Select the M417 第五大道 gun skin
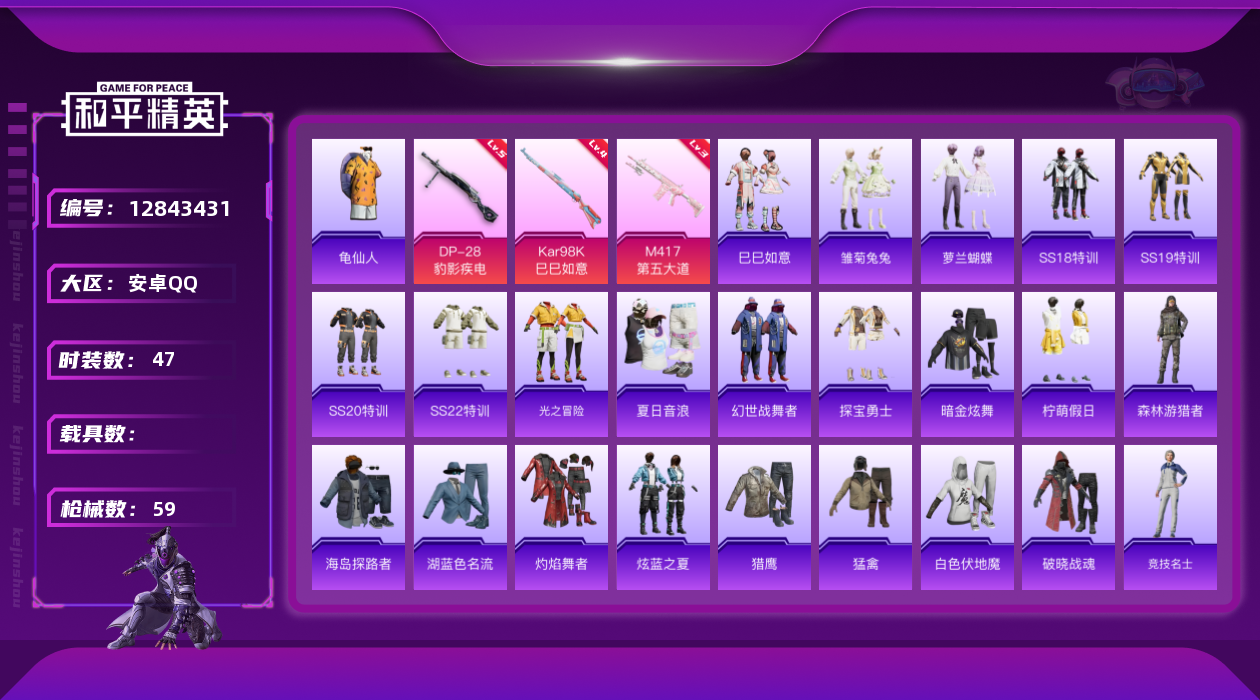Viewport: 1260px width, 700px height. [x=663, y=211]
